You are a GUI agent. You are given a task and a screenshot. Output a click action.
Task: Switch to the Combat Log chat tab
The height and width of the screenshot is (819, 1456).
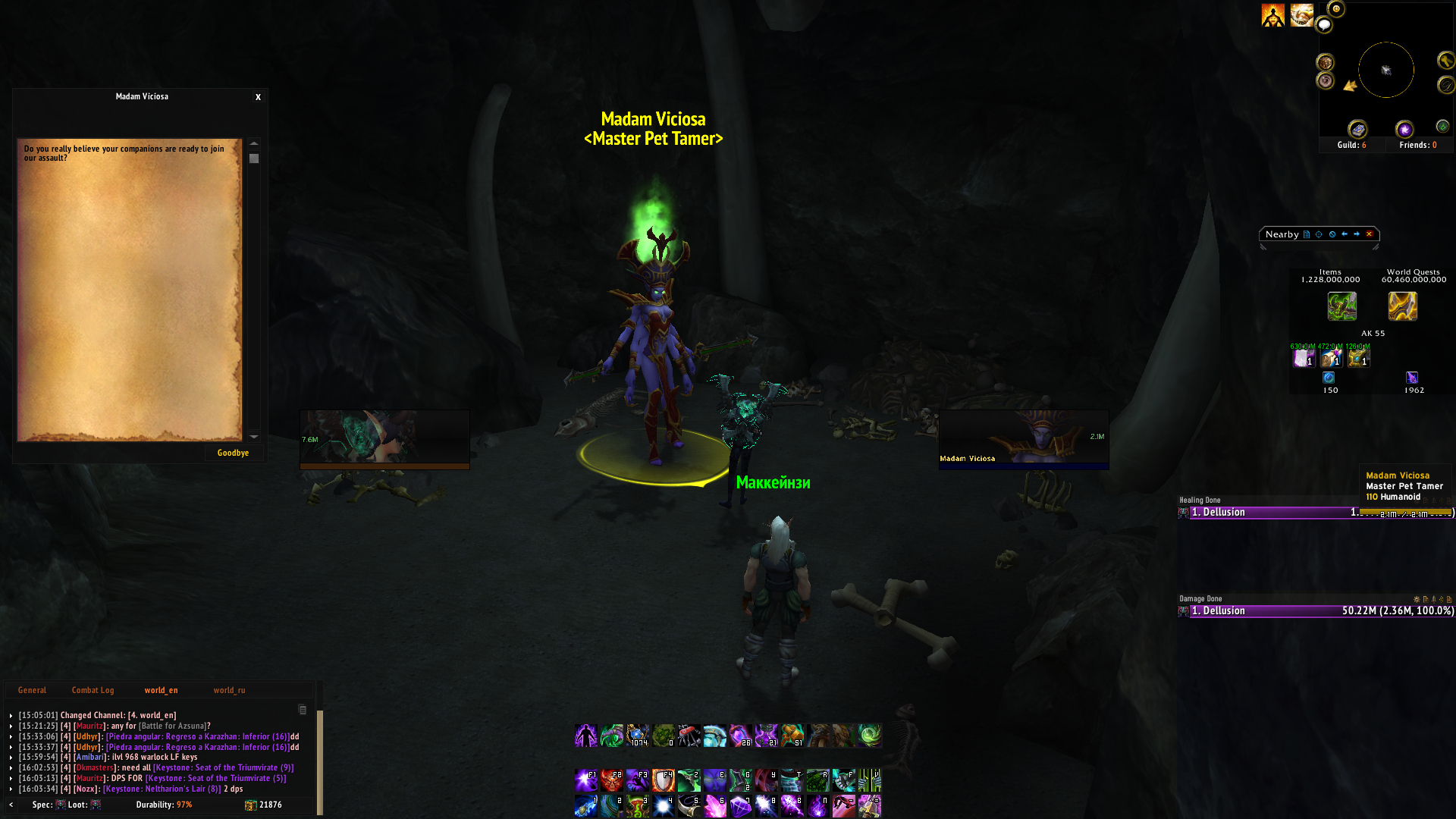(93, 690)
